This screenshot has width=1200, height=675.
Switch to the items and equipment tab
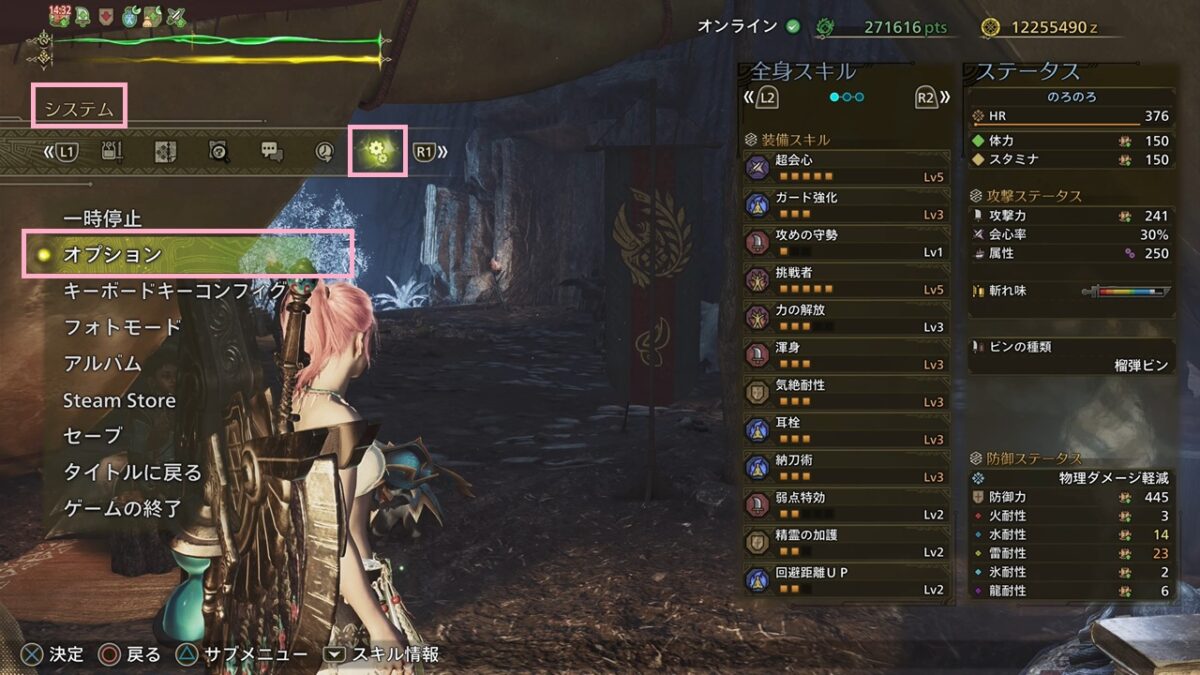[113, 152]
